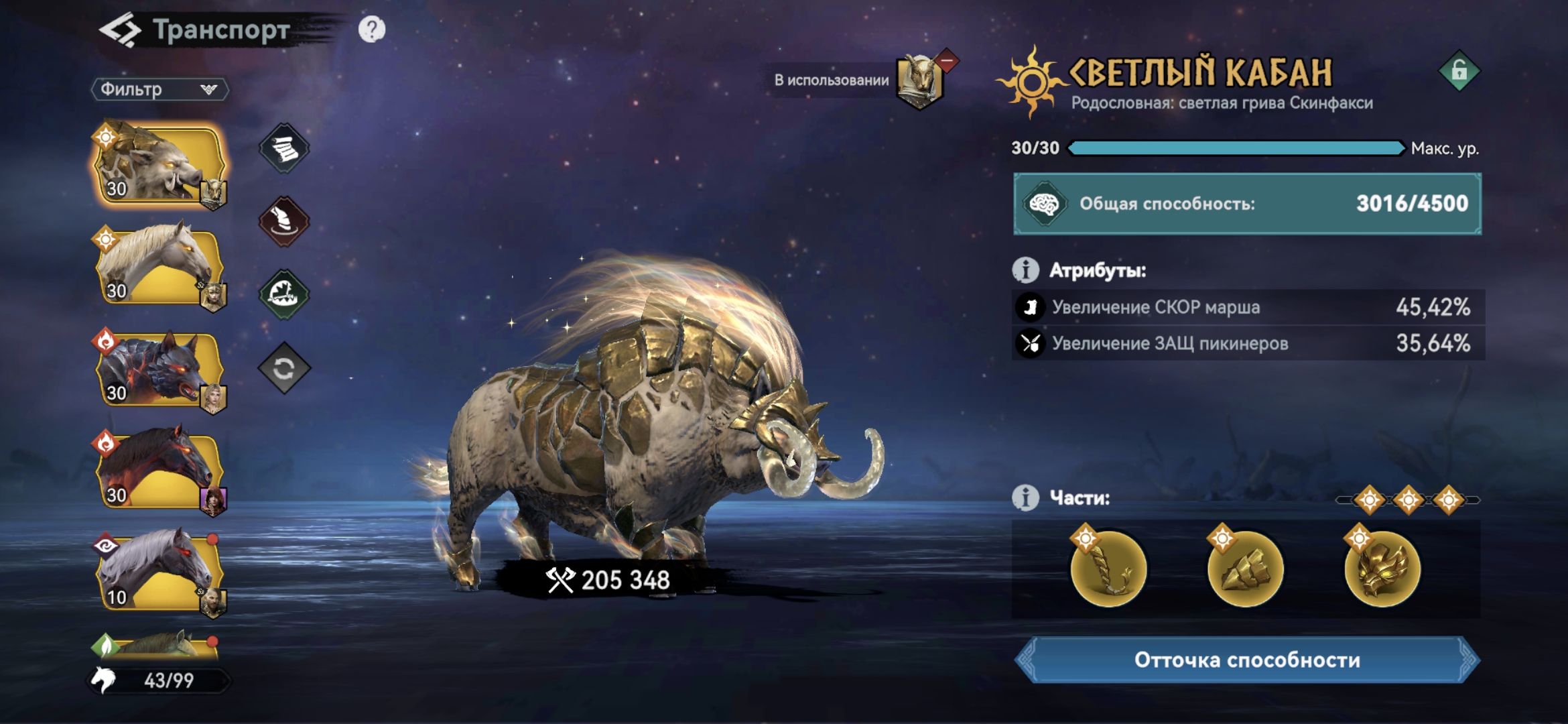This screenshot has height=724, width=1568.
Task: Show info about Части
Action: pos(1025,498)
